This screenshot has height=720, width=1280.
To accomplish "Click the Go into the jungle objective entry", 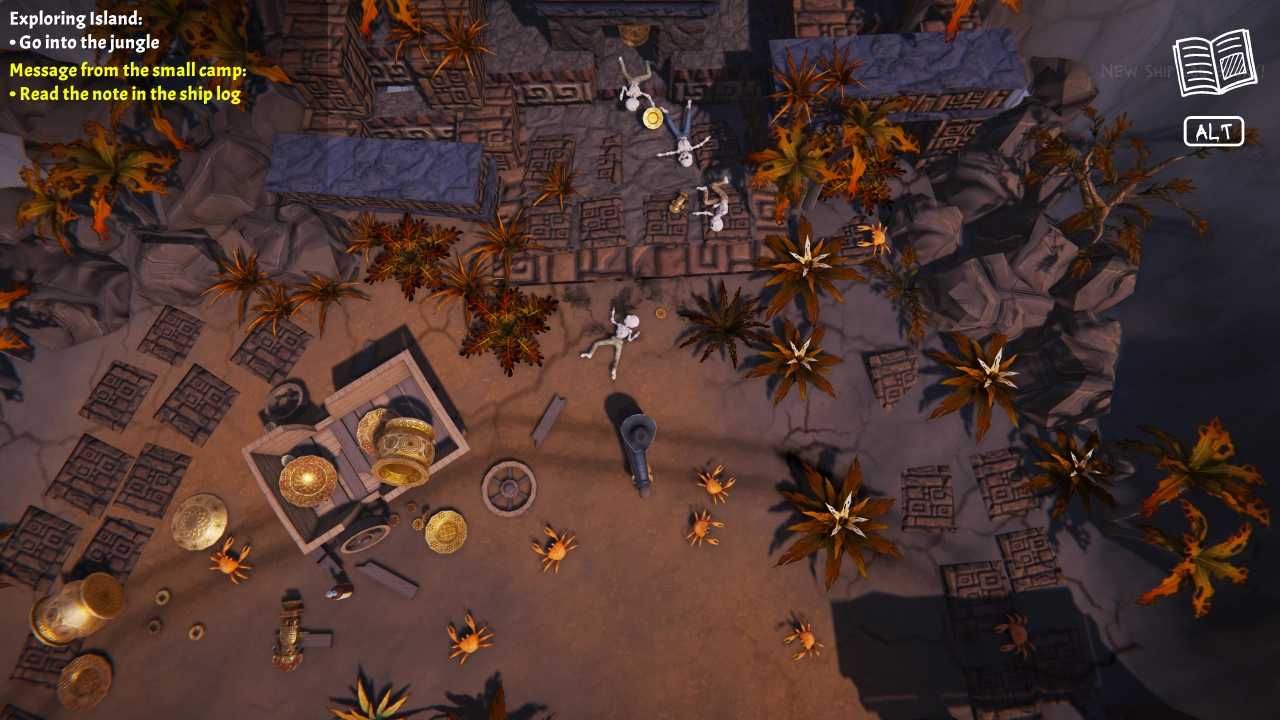I will coord(85,42).
